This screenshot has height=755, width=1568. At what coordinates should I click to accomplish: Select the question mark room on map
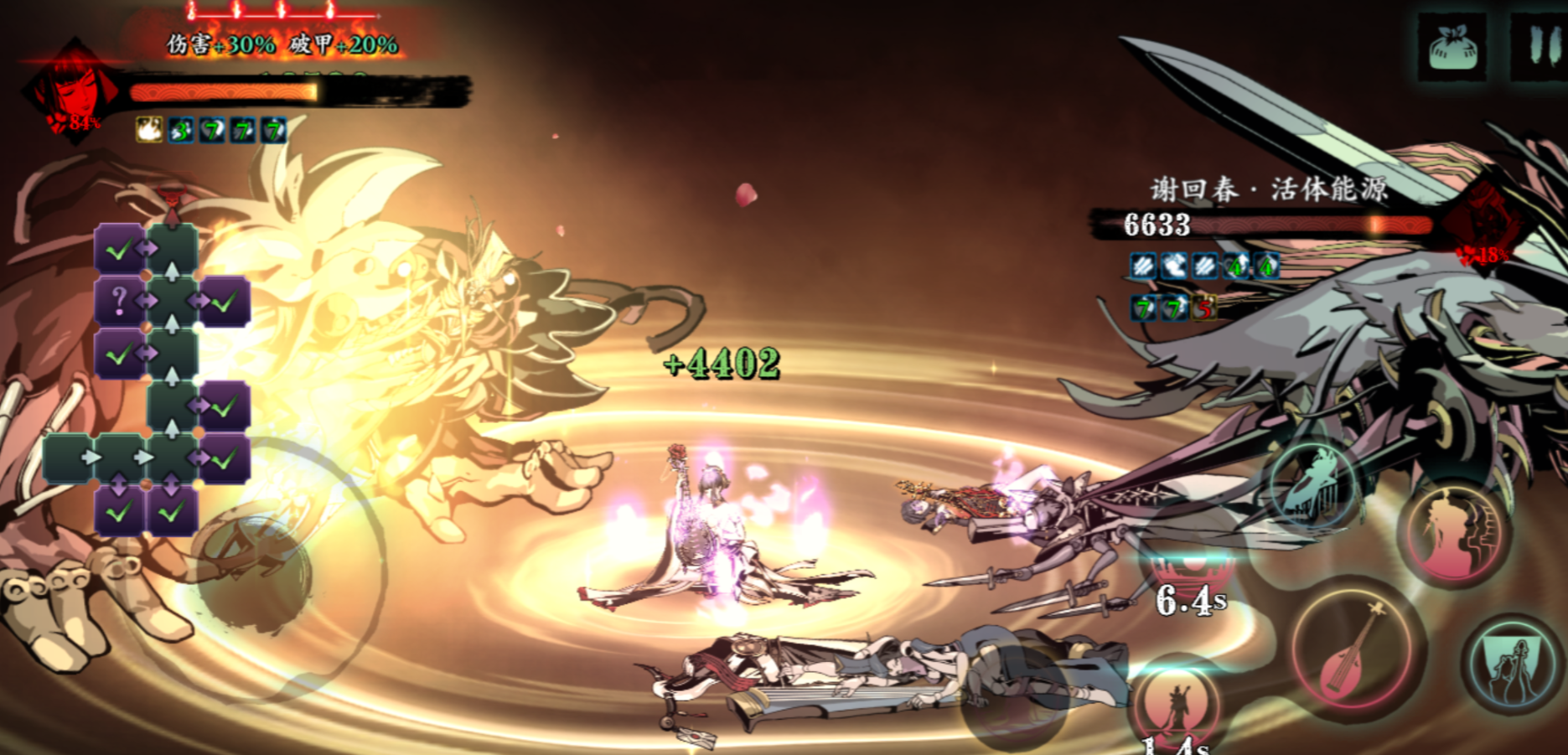click(x=120, y=300)
